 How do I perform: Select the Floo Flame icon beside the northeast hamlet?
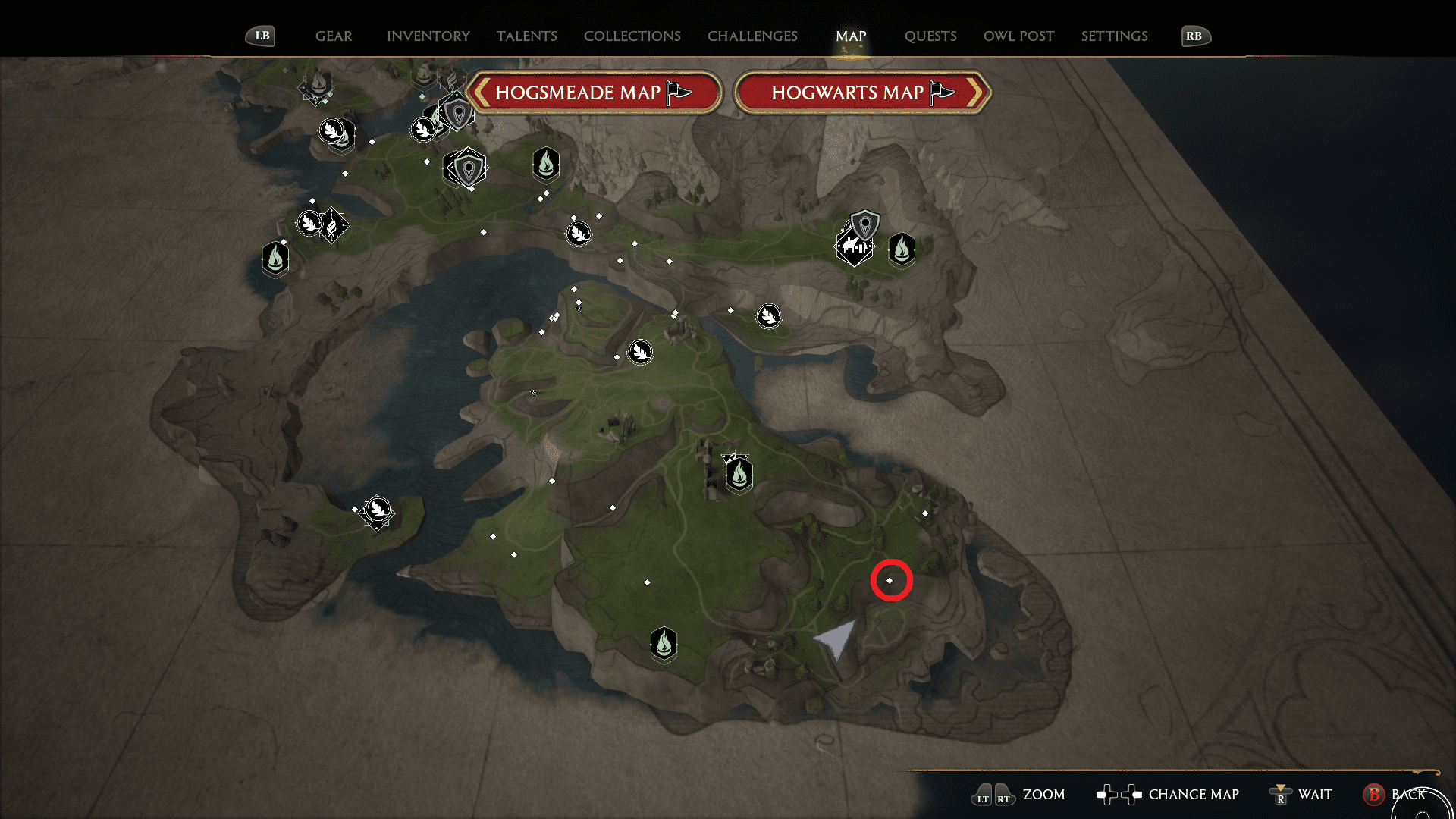(901, 250)
